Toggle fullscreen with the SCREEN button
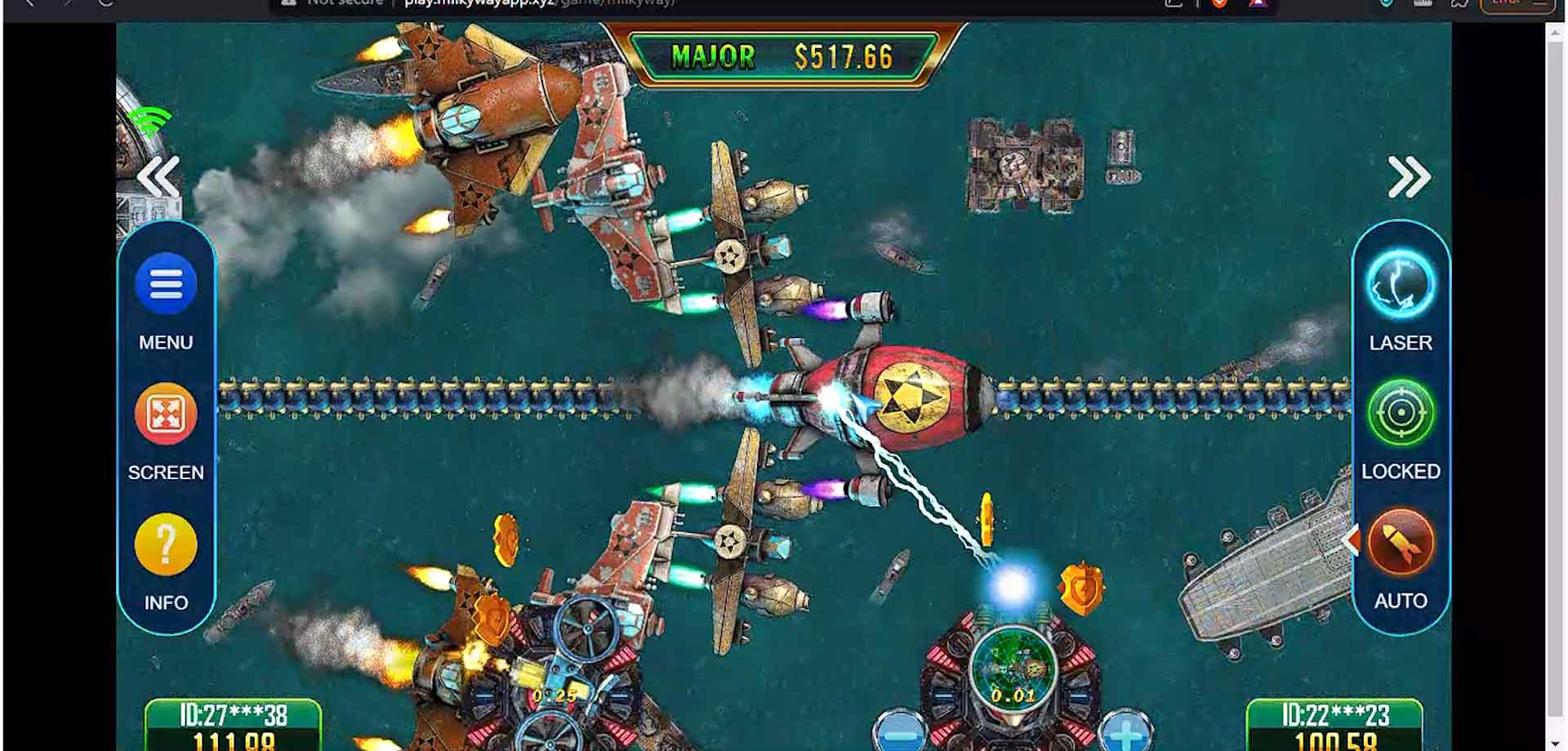This screenshot has width=1568, height=751. click(166, 415)
